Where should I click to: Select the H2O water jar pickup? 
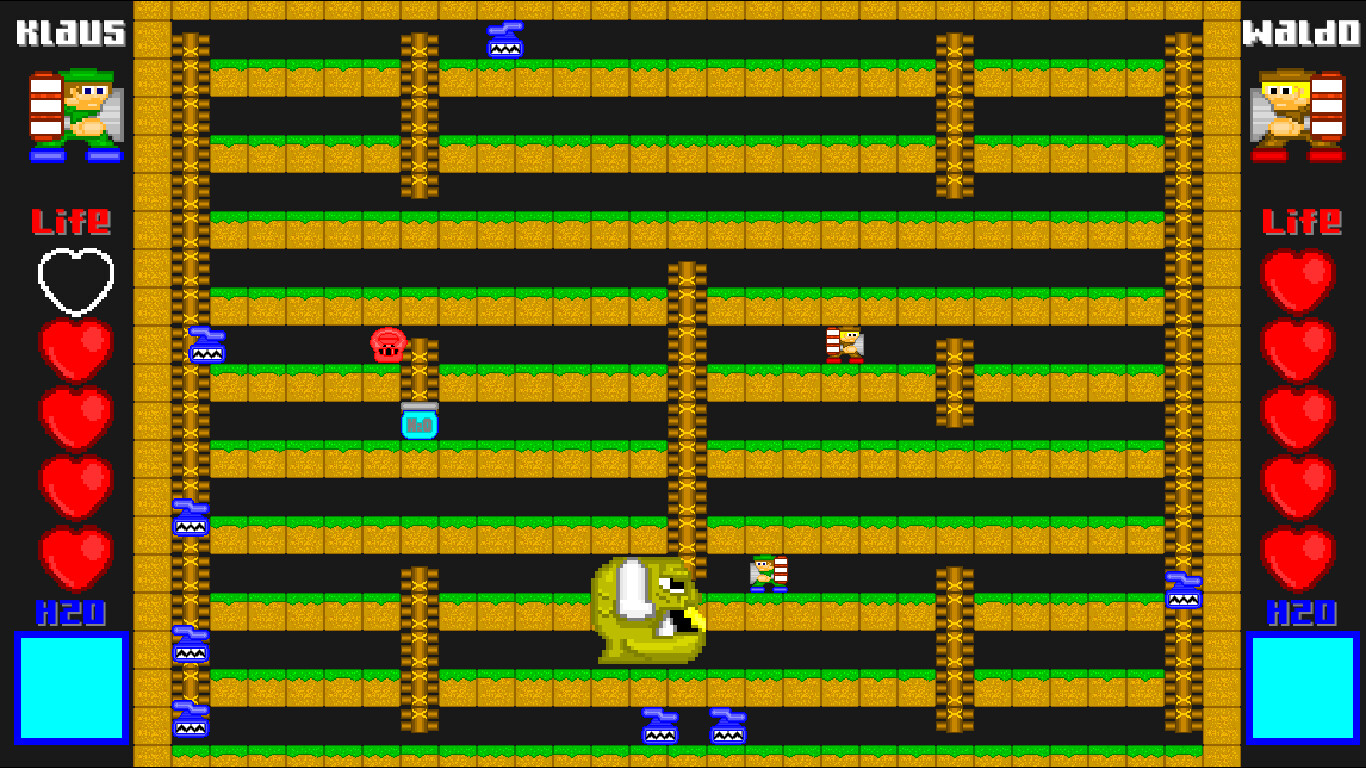pos(421,420)
